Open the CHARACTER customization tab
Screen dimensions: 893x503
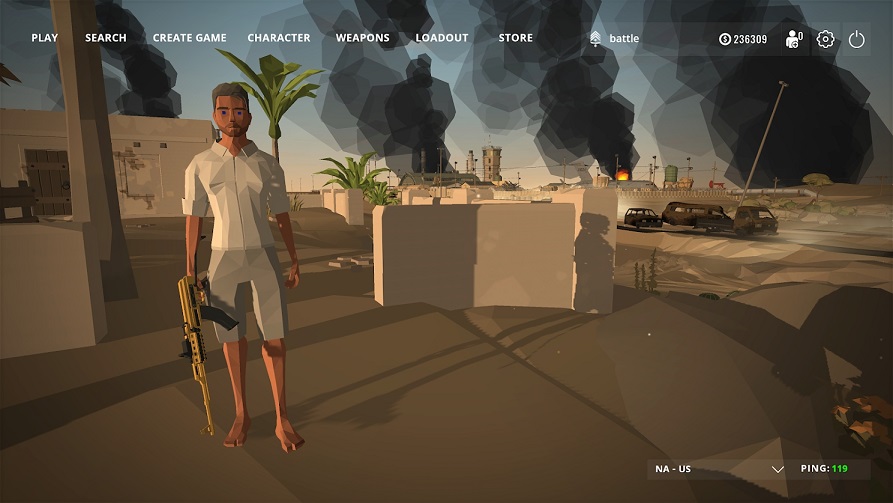pos(279,38)
